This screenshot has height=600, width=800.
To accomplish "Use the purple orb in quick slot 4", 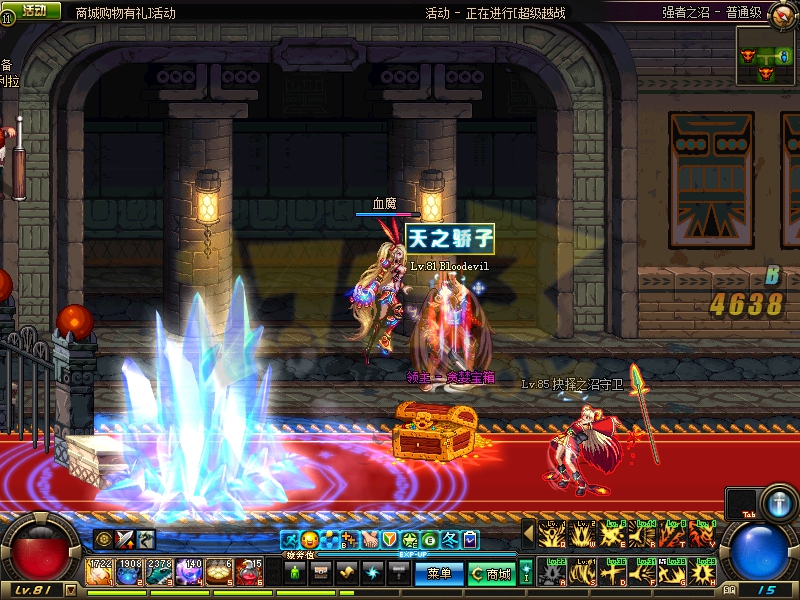I will click(190, 571).
